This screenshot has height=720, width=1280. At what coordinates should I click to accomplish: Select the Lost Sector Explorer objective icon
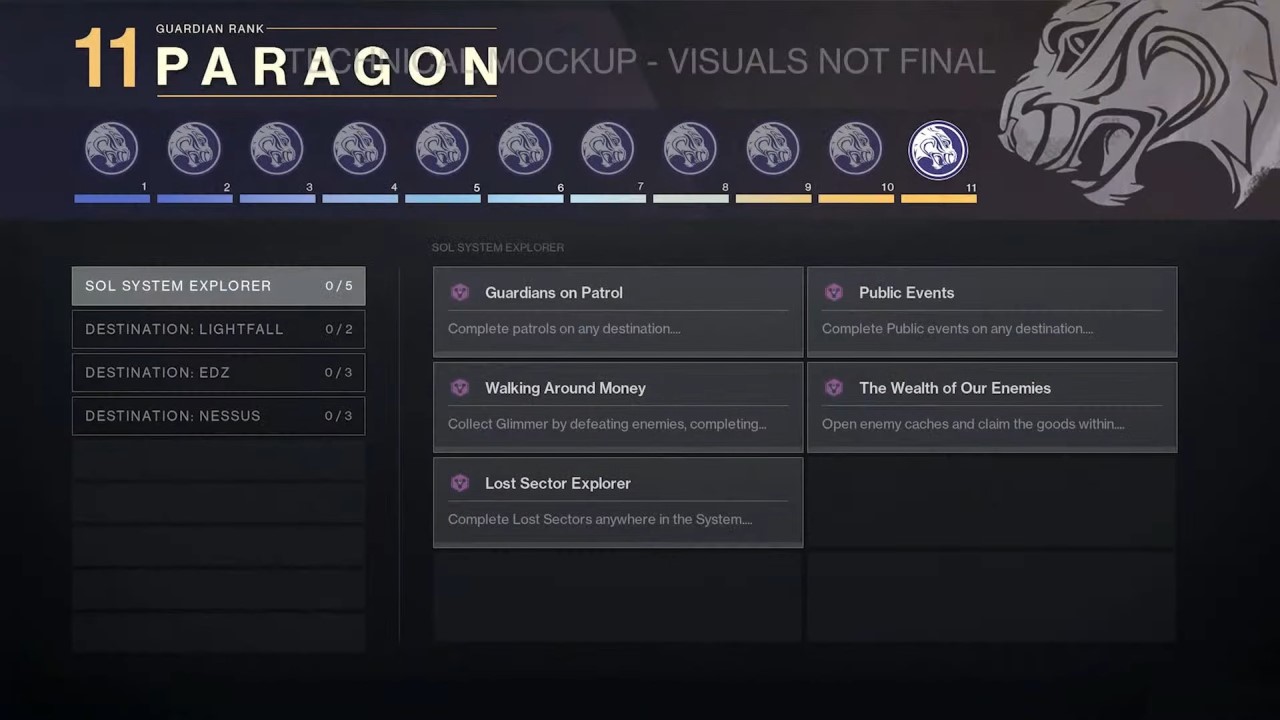coord(460,482)
